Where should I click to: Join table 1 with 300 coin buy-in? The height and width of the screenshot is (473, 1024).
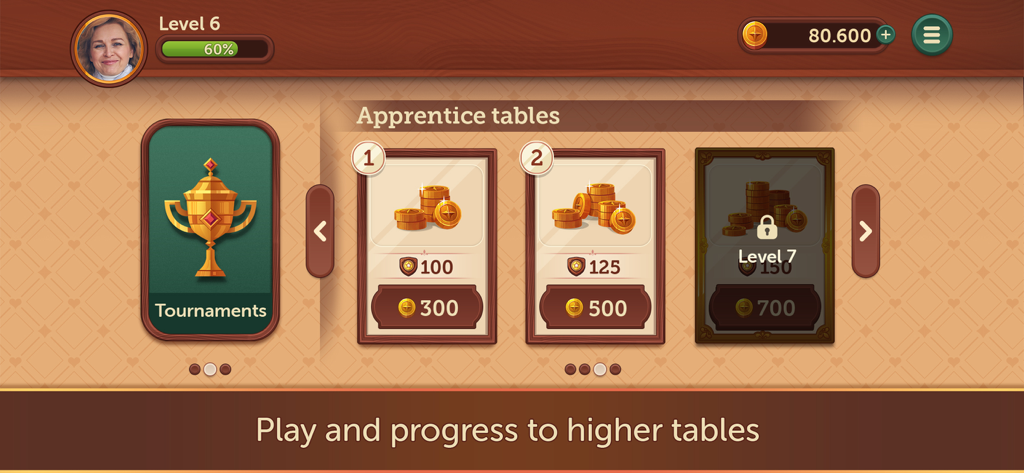pyautogui.click(x=427, y=308)
